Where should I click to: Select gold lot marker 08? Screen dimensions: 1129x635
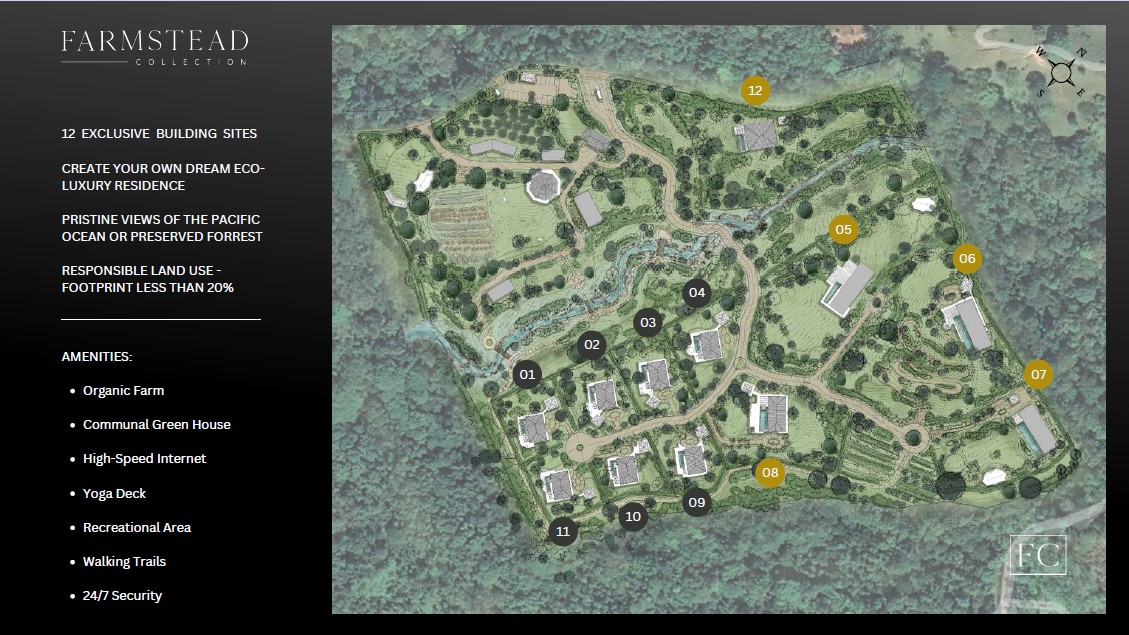(x=769, y=473)
